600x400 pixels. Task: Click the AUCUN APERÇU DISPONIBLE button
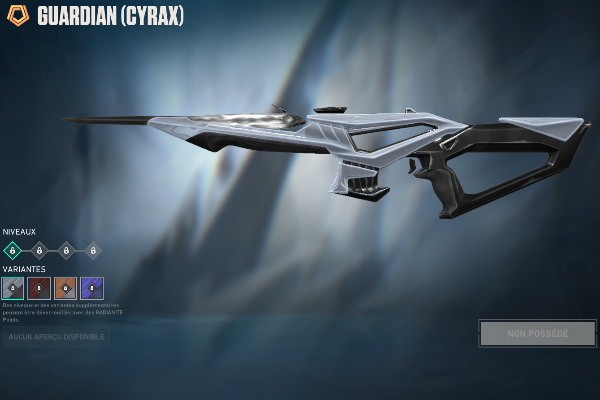pos(55,337)
